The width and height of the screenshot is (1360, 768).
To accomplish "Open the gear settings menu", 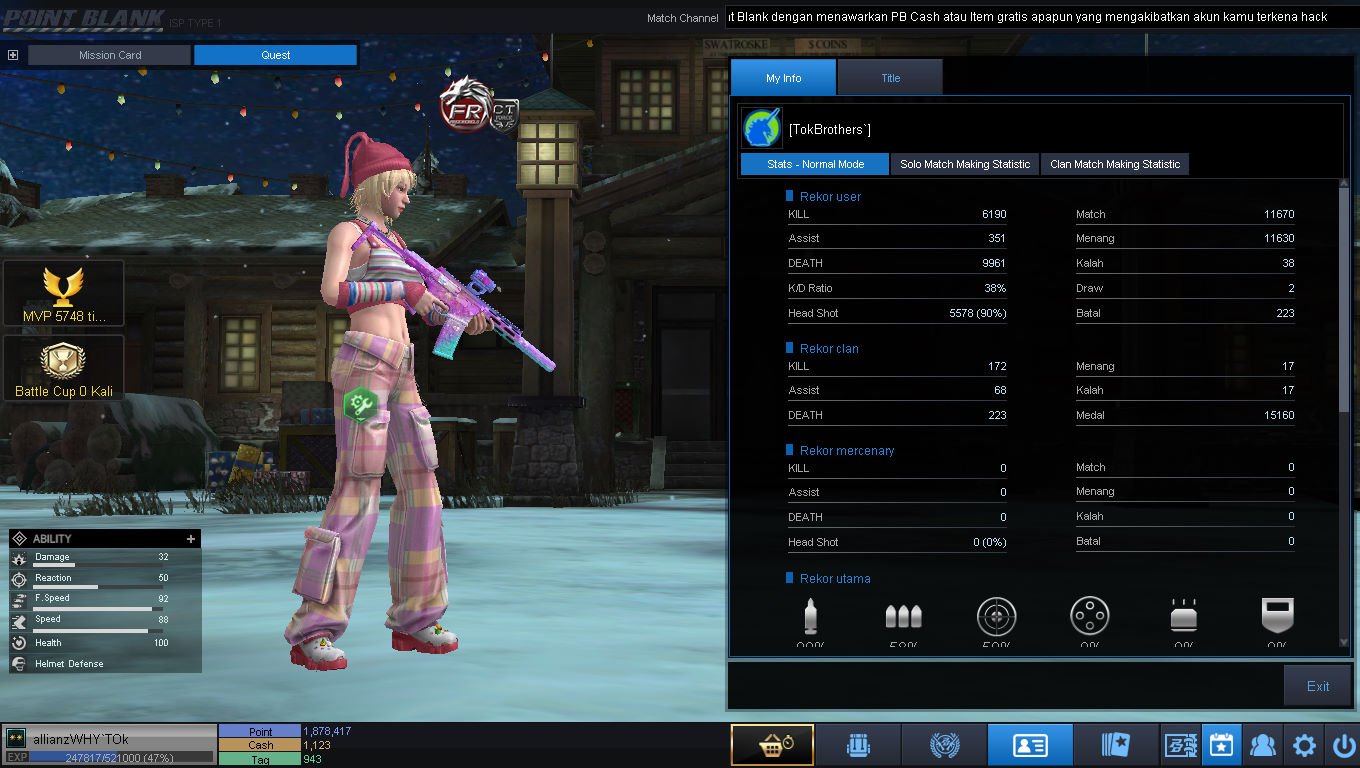I will tap(1304, 745).
